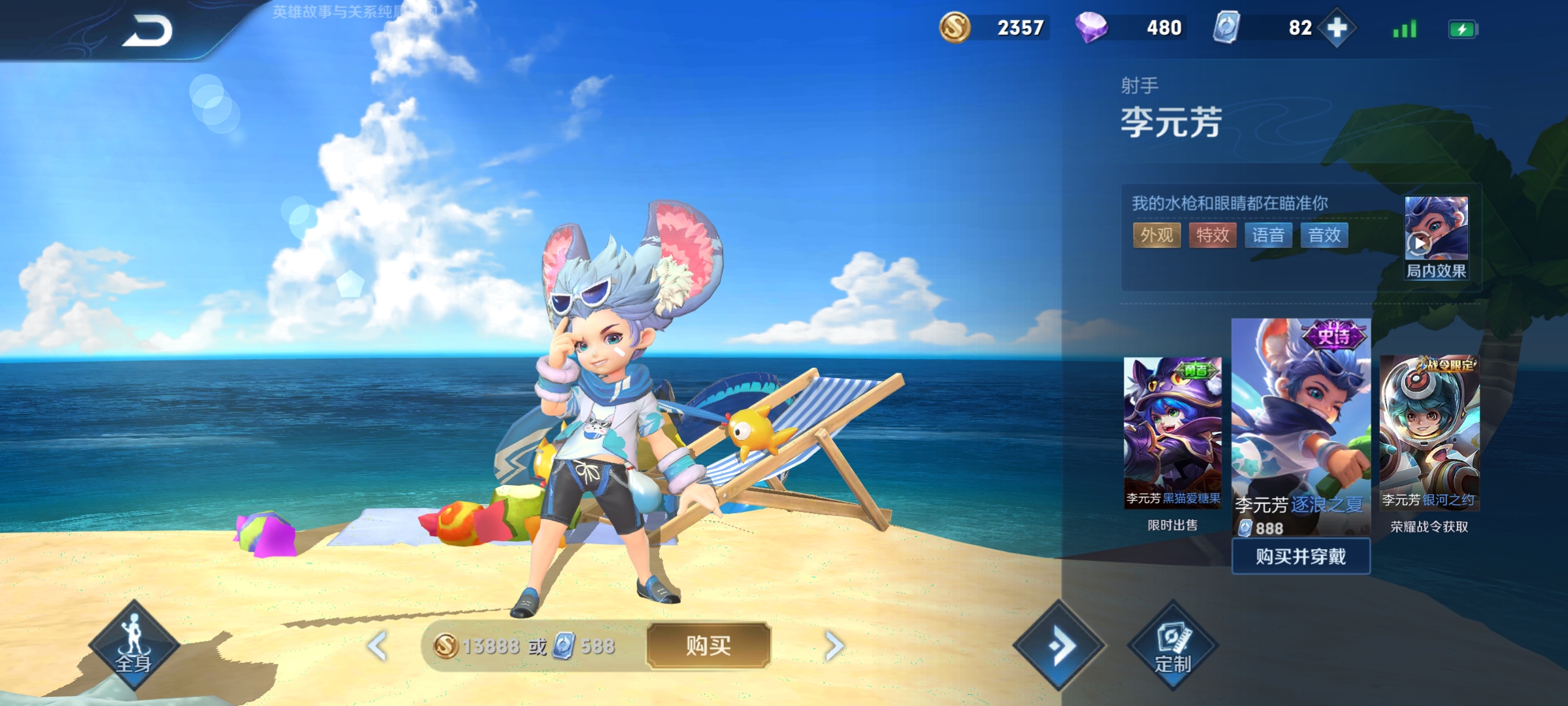Select the 特效 effects tag
The height and width of the screenshot is (706, 1568).
coord(1213,235)
